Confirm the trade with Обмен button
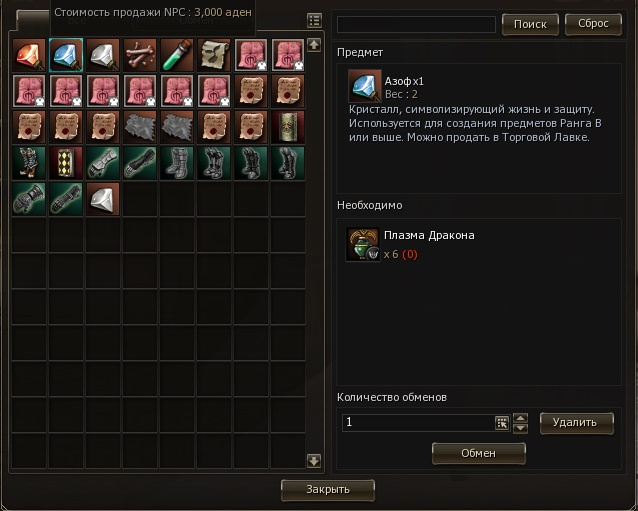Viewport: 638px width, 511px height. tap(478, 453)
